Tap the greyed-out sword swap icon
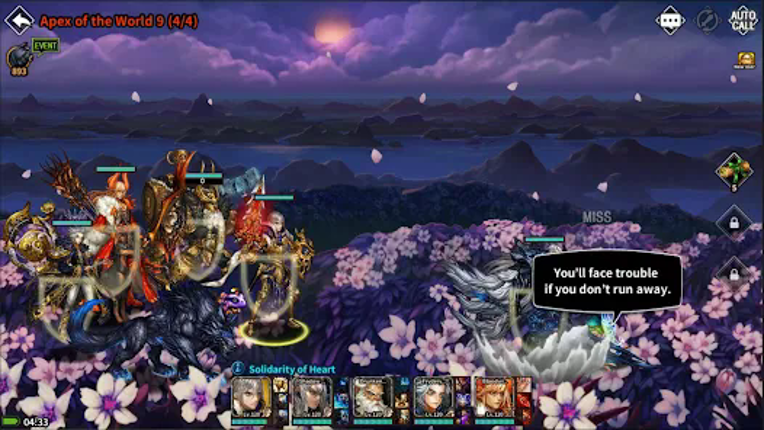The image size is (764, 430). click(707, 20)
